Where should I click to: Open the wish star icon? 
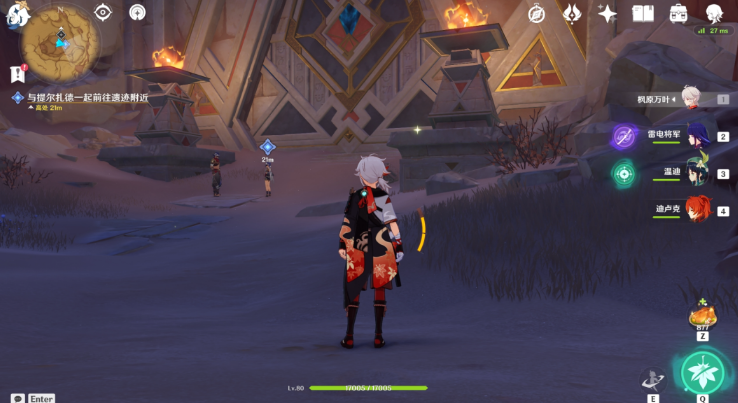607,13
